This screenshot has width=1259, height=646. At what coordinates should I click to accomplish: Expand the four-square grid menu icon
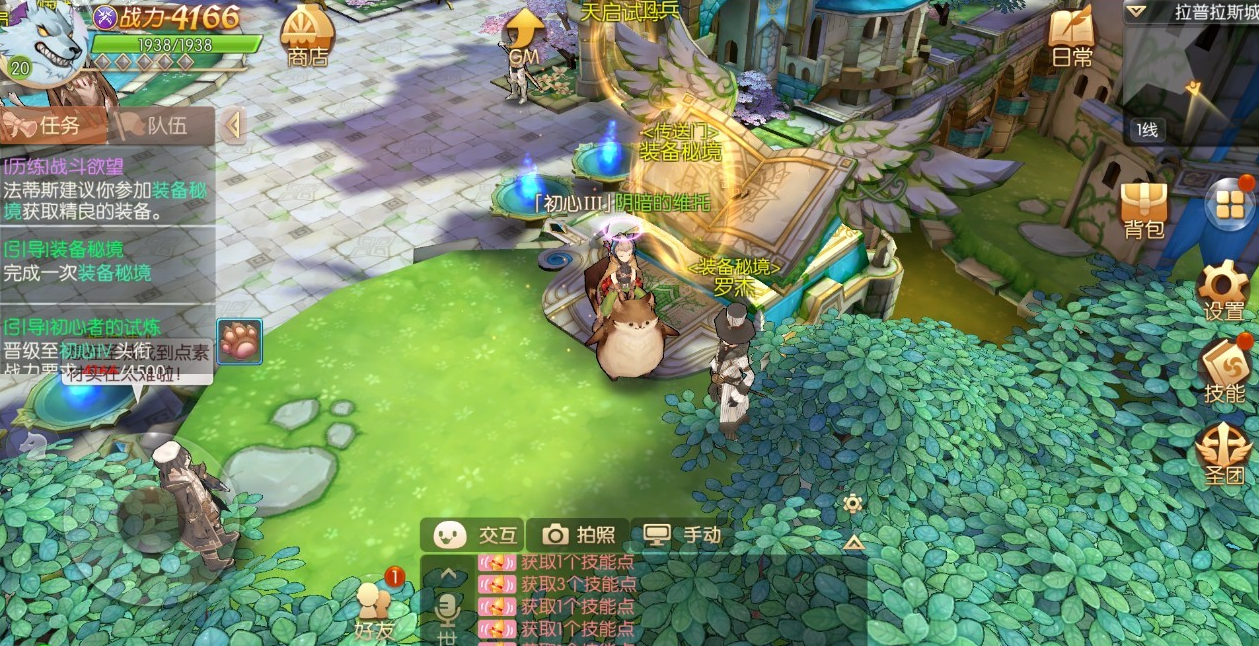(x=1230, y=204)
